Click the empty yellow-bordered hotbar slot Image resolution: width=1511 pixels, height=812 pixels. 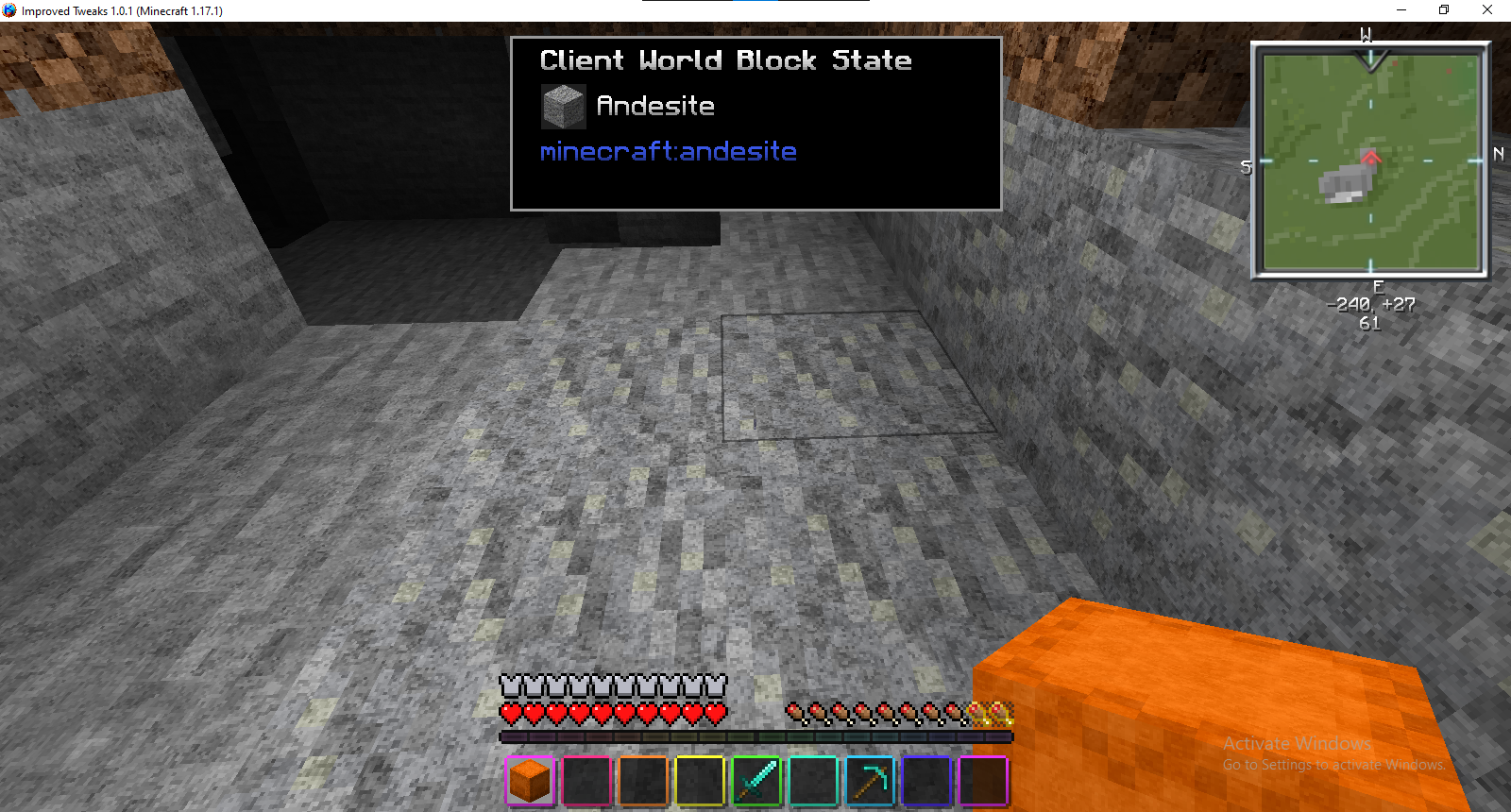(699, 781)
